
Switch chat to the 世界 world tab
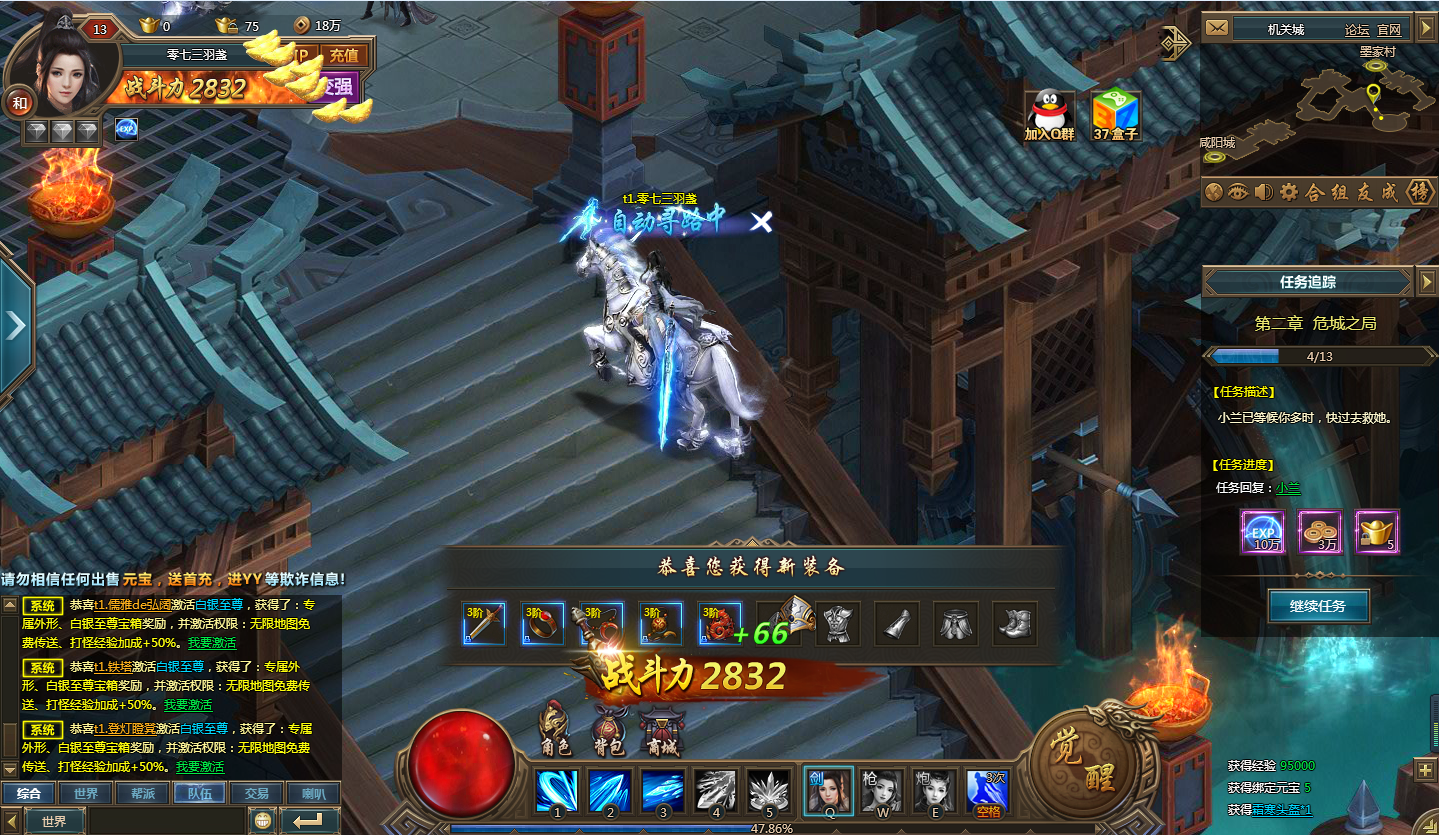[x=85, y=793]
